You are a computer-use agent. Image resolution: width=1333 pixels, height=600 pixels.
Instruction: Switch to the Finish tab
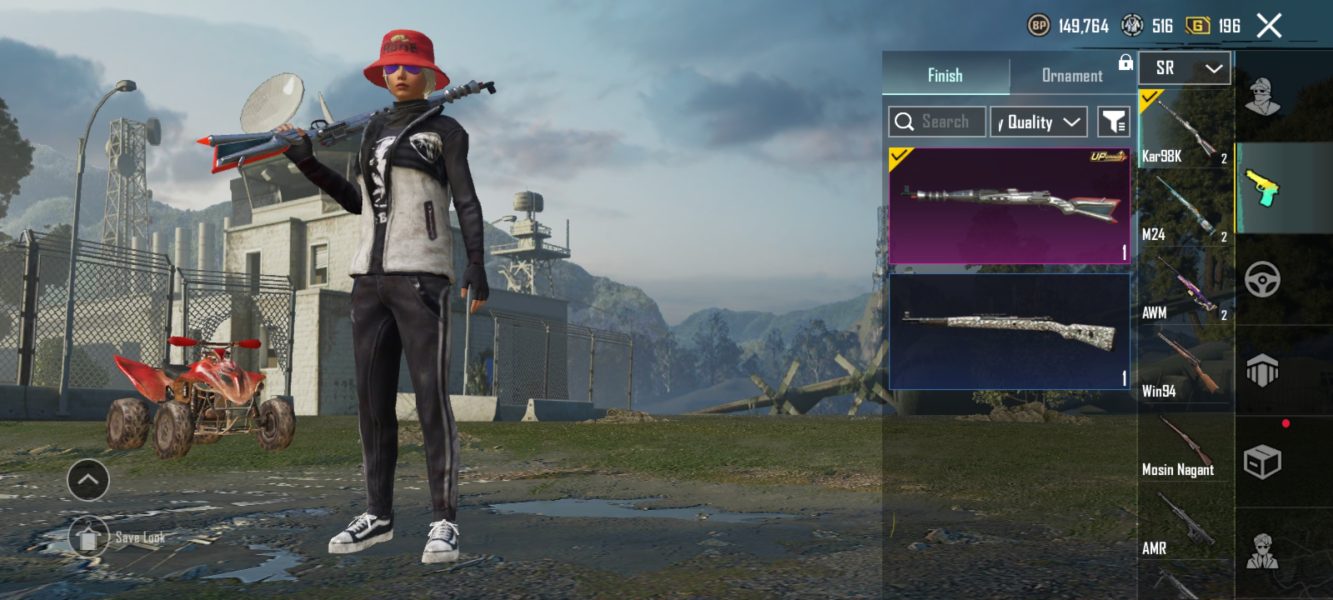(945, 75)
